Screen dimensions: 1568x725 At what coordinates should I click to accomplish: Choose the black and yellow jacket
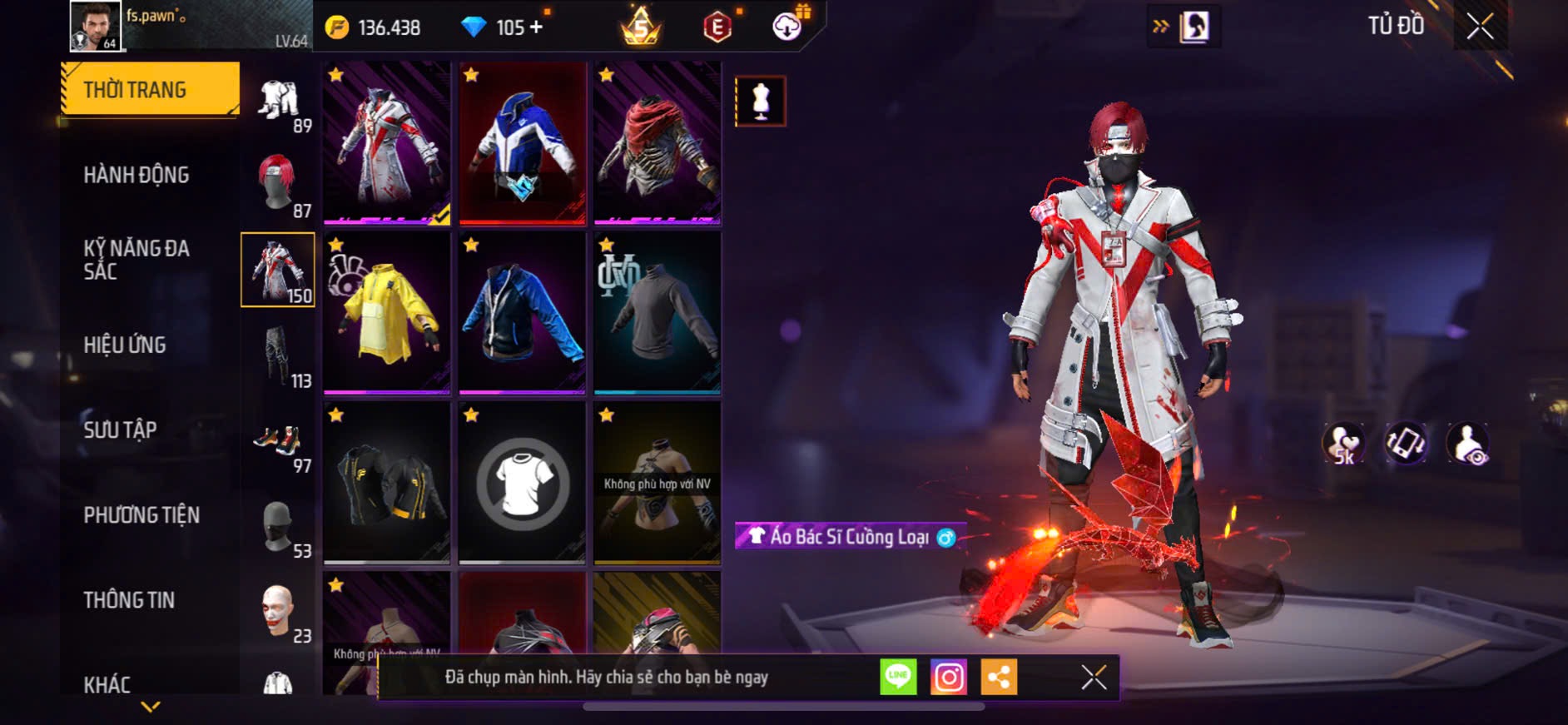coord(387,483)
